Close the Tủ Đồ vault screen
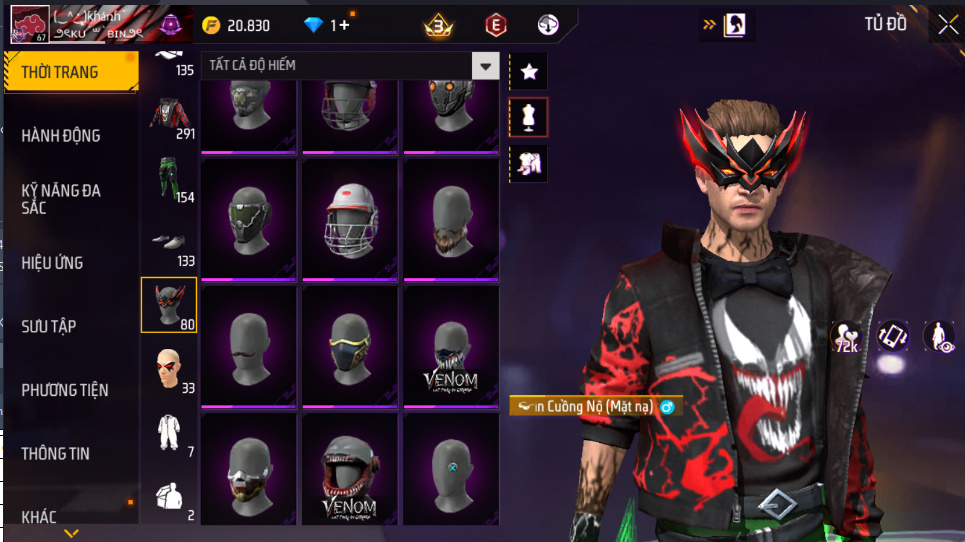This screenshot has width=965, height=542. tap(946, 25)
